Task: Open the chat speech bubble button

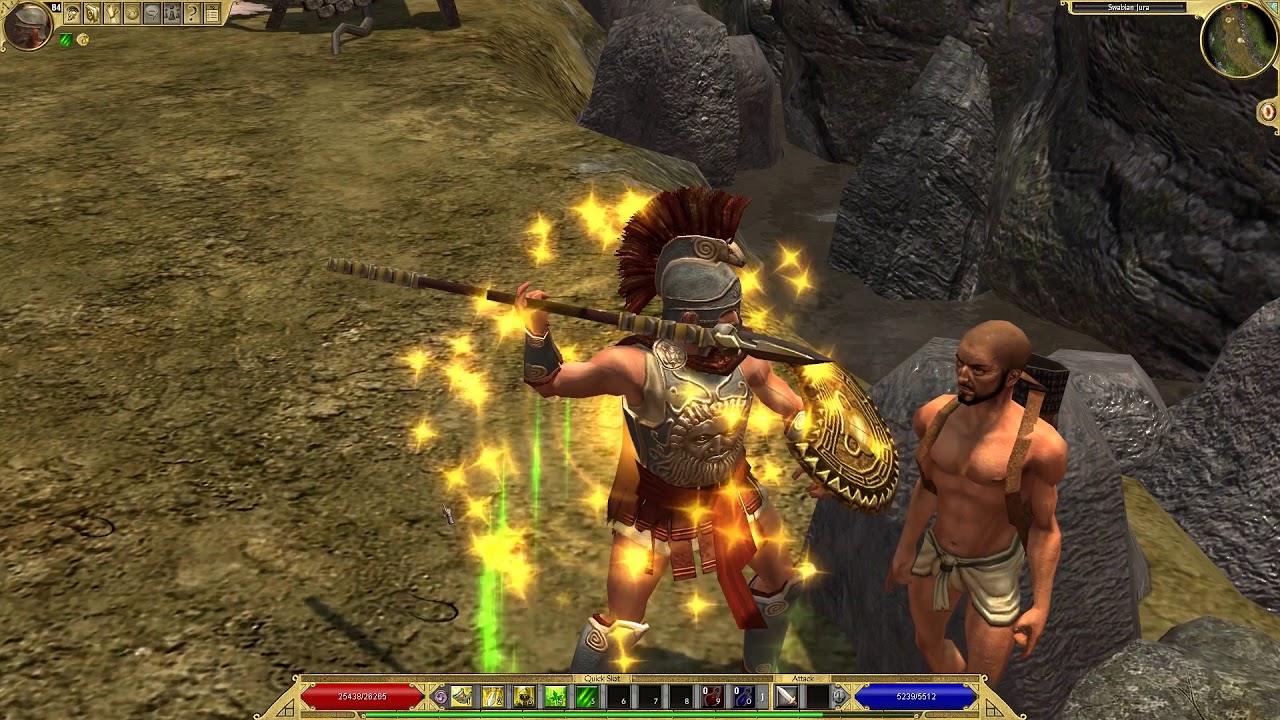Action: pyautogui.click(x=152, y=14)
